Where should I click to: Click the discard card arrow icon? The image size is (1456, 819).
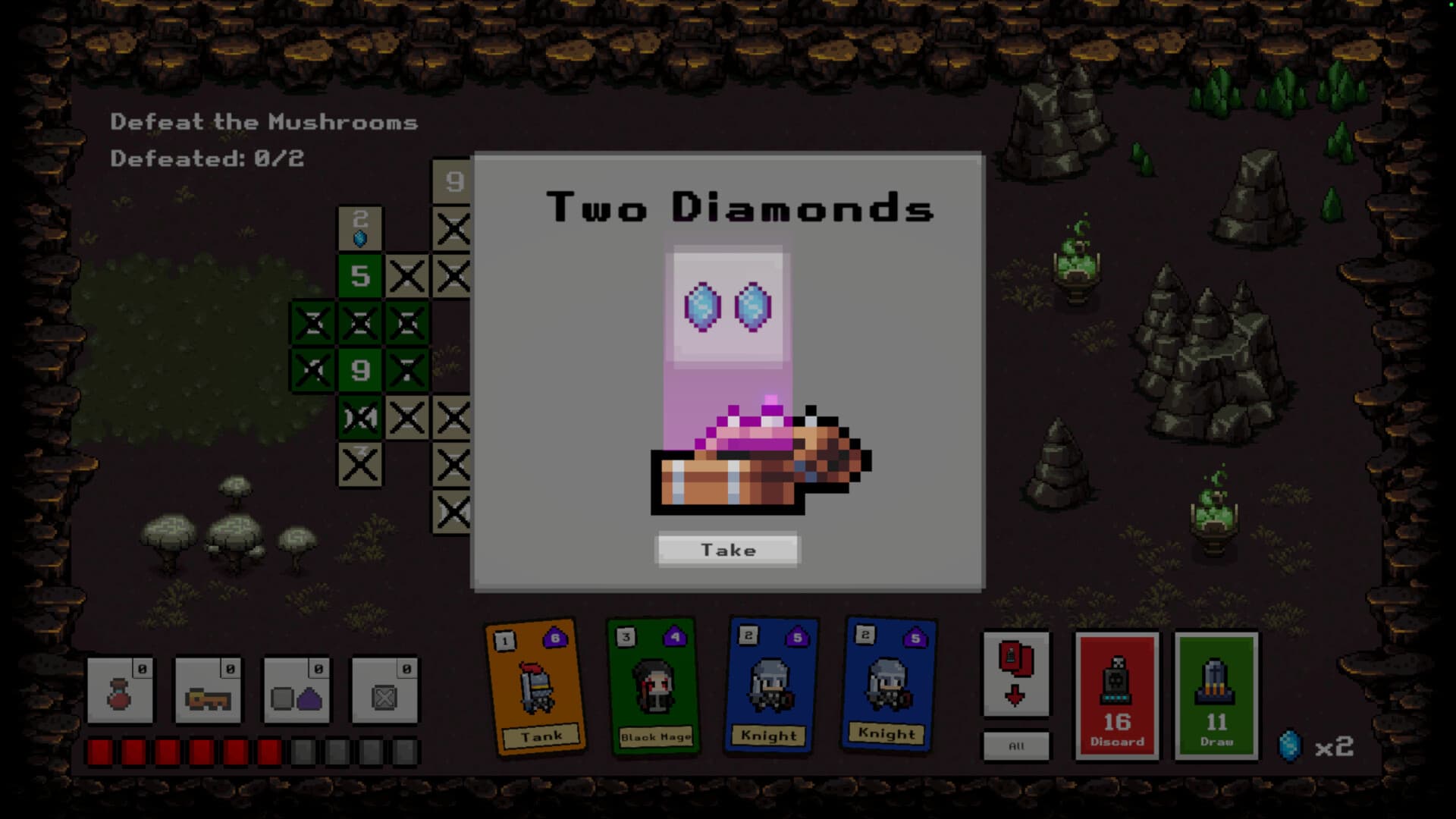coord(1016,671)
